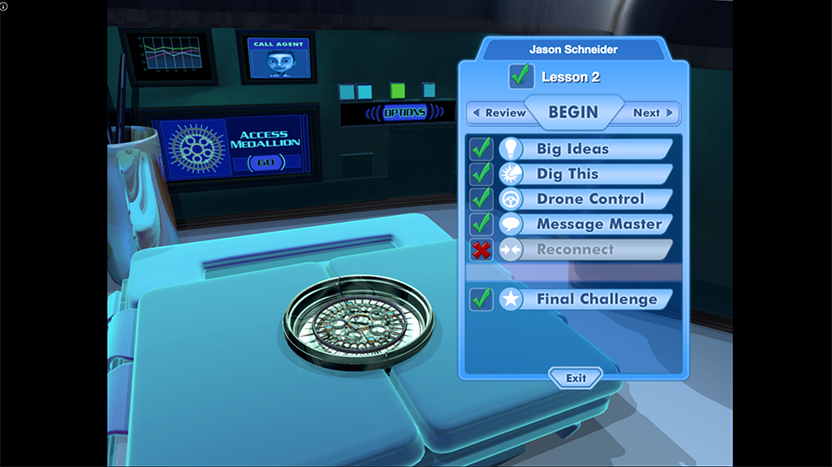Screen dimensions: 832x467
Task: Select the Jason Schneider name header
Action: point(574,49)
